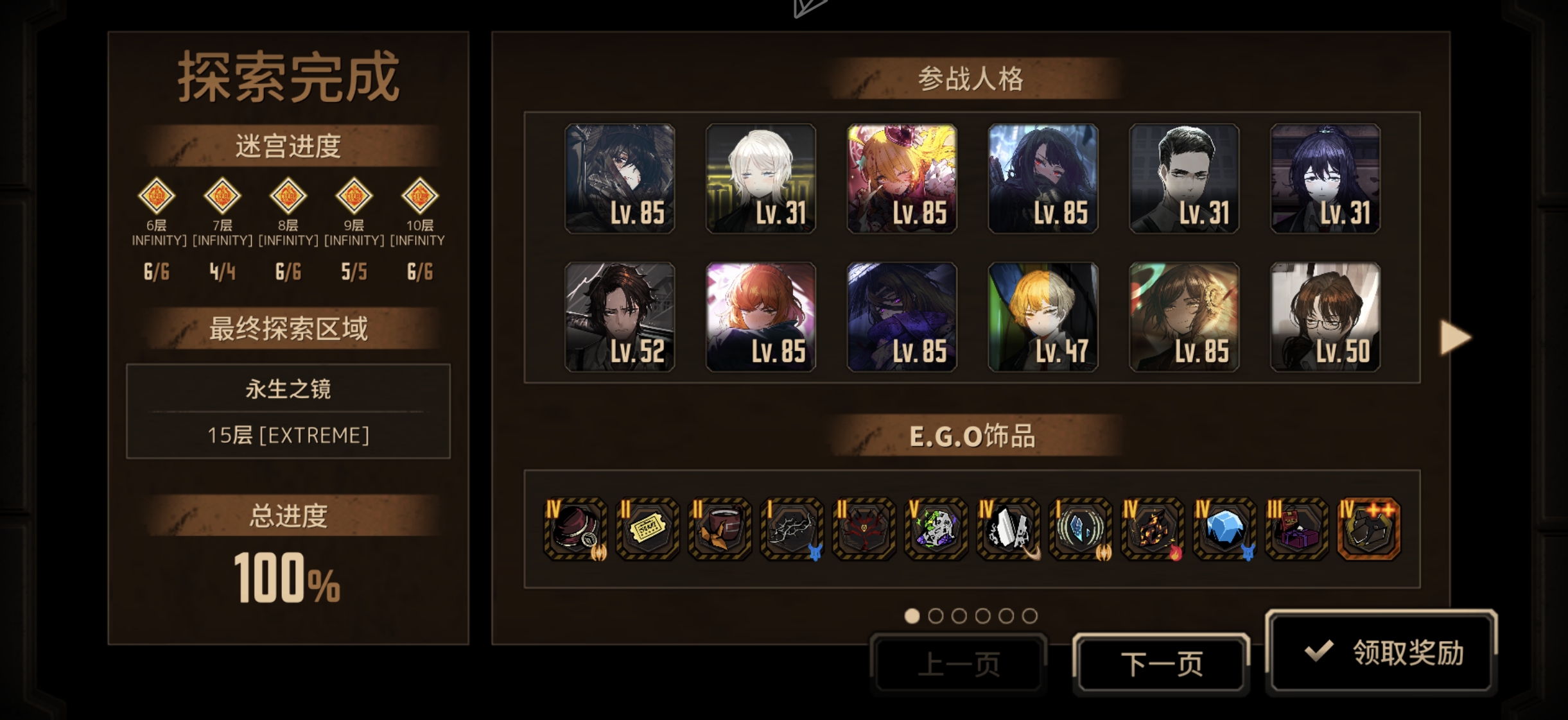1568x720 pixels.
Task: View the red spider E.G.O gift
Action: pyautogui.click(x=864, y=529)
